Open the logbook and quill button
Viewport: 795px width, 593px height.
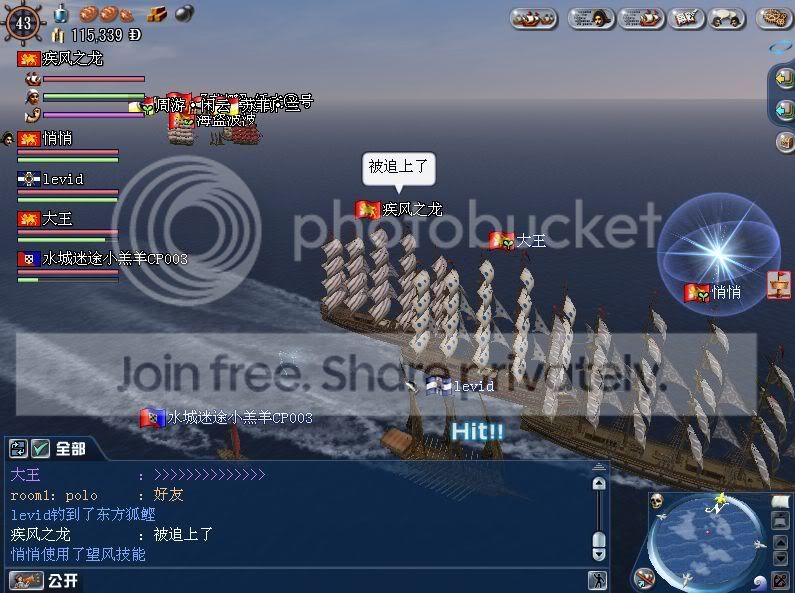click(x=686, y=18)
